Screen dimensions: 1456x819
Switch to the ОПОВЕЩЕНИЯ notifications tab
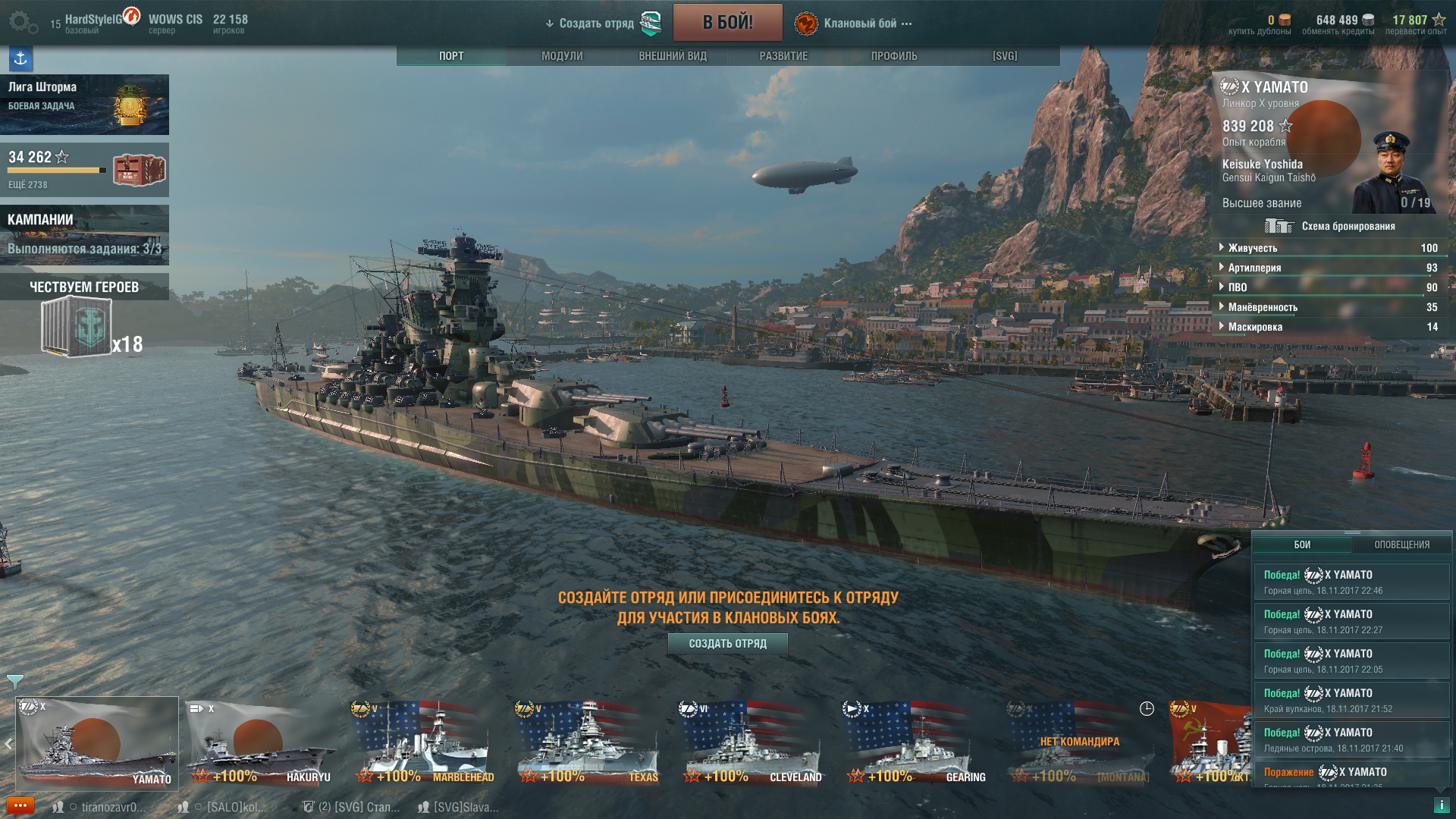point(1401,544)
